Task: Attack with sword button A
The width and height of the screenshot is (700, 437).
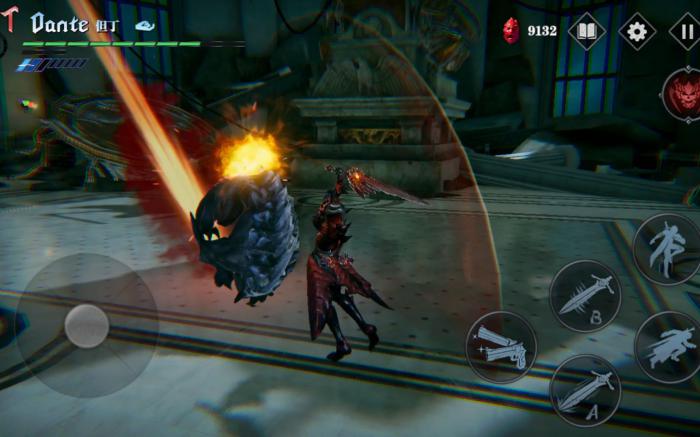Action: (585, 391)
